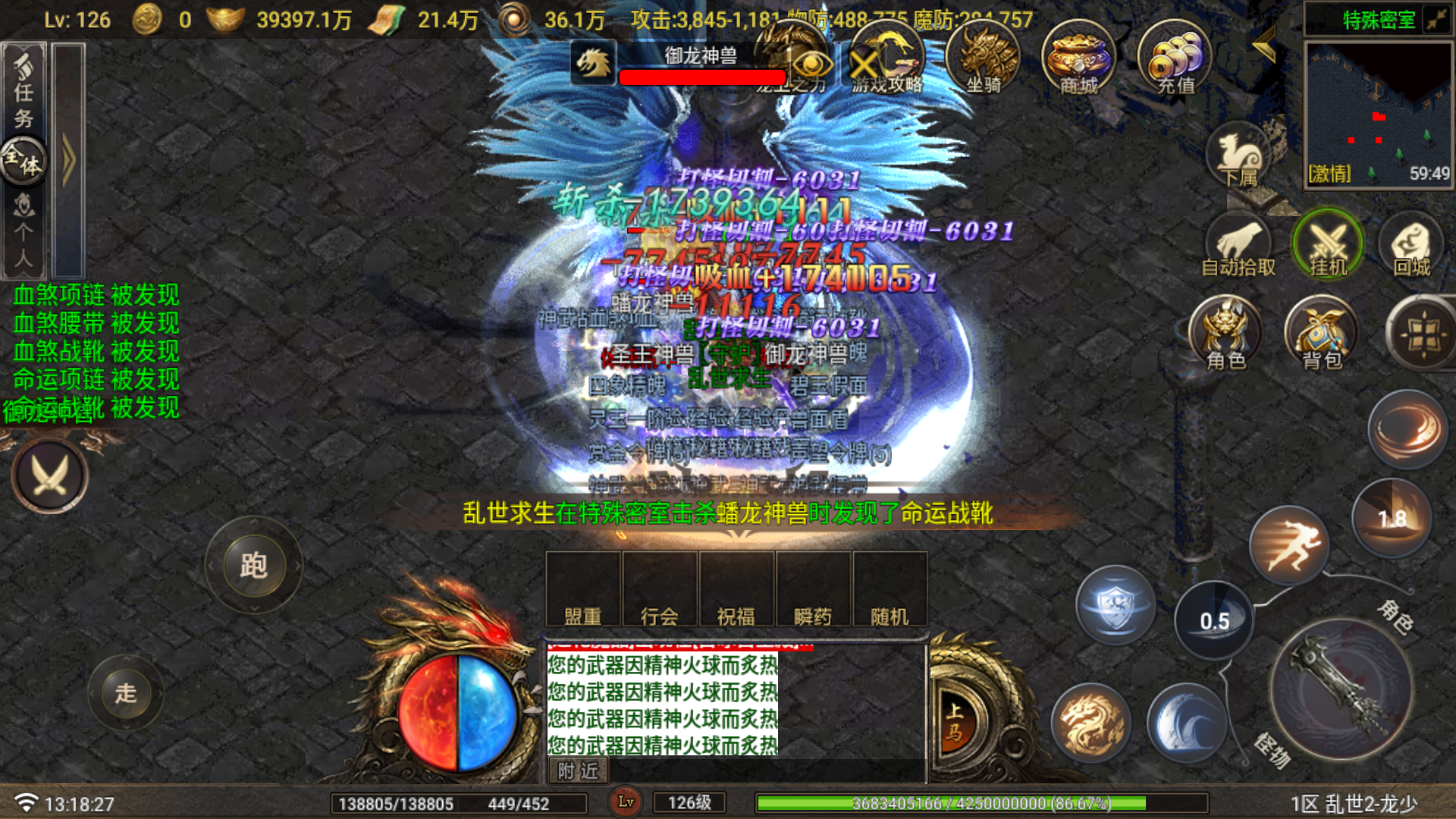Open the 背包 backpack icon
Viewport: 1456px width, 819px height.
click(1321, 334)
